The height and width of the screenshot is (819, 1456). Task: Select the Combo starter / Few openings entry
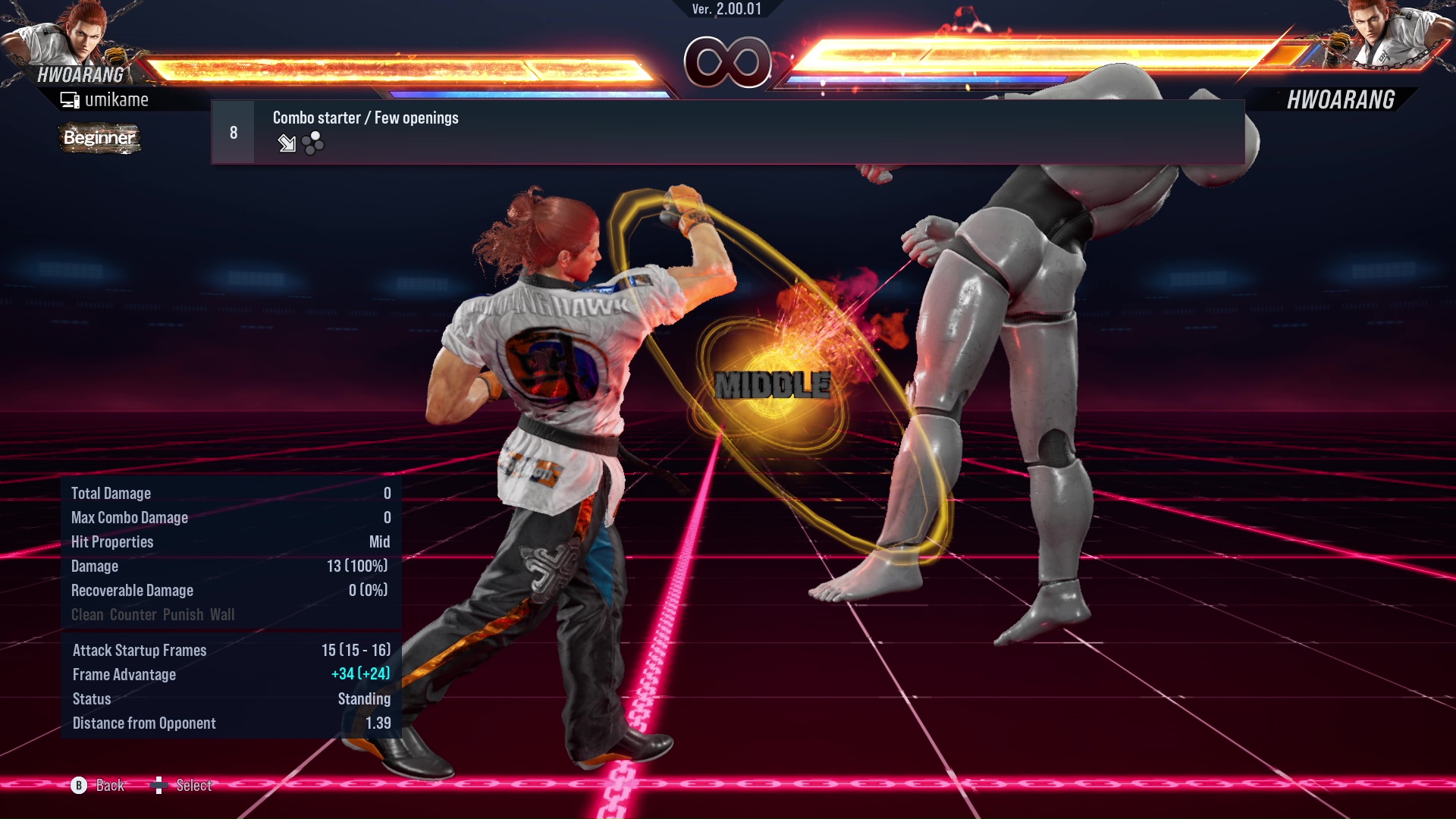click(365, 118)
